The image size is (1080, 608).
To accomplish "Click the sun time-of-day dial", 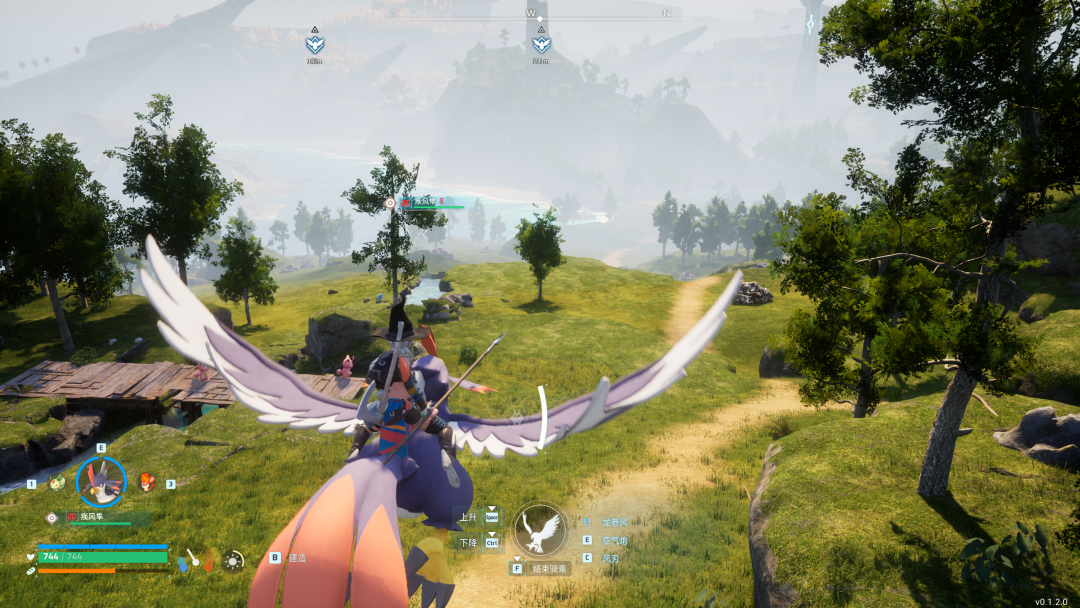I will [x=233, y=561].
